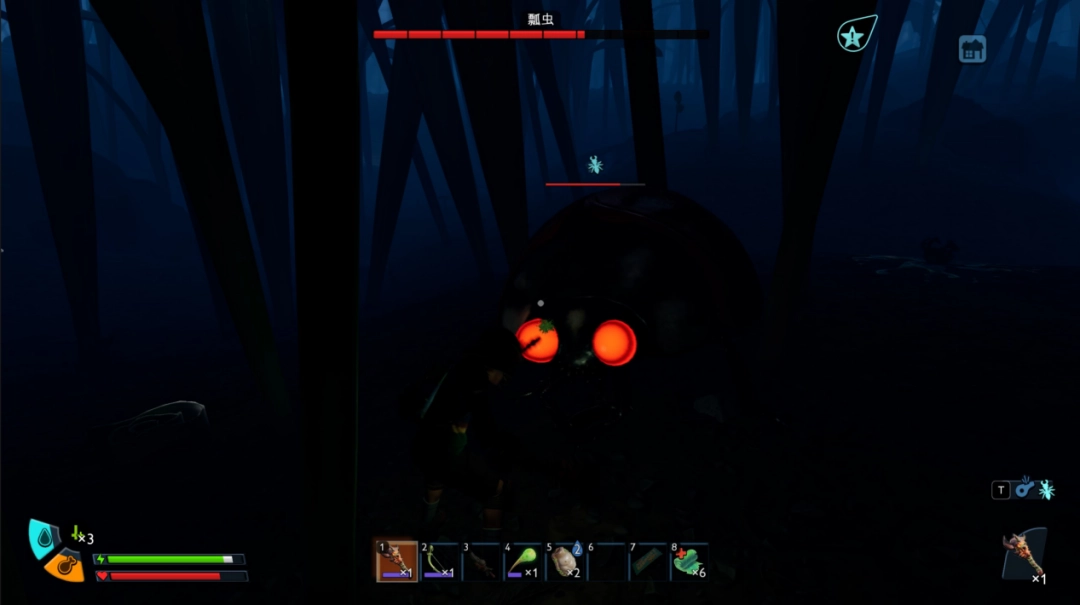The width and height of the screenshot is (1080, 605).
Task: Select the spiked club in hotbar slot 1
Action: click(396, 562)
